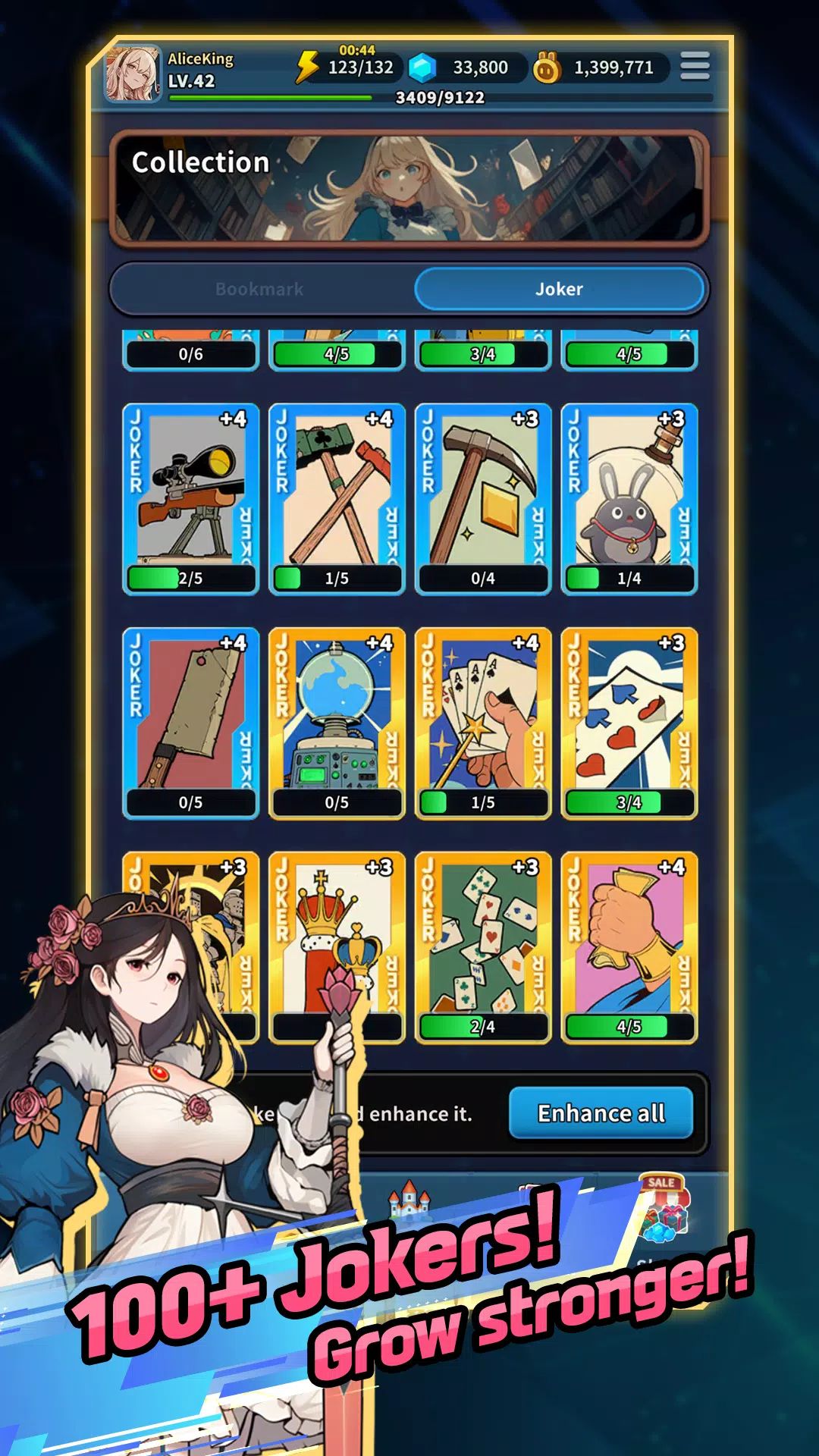The image size is (819, 1456).
Task: Open the cleaver joker card
Action: point(190,722)
